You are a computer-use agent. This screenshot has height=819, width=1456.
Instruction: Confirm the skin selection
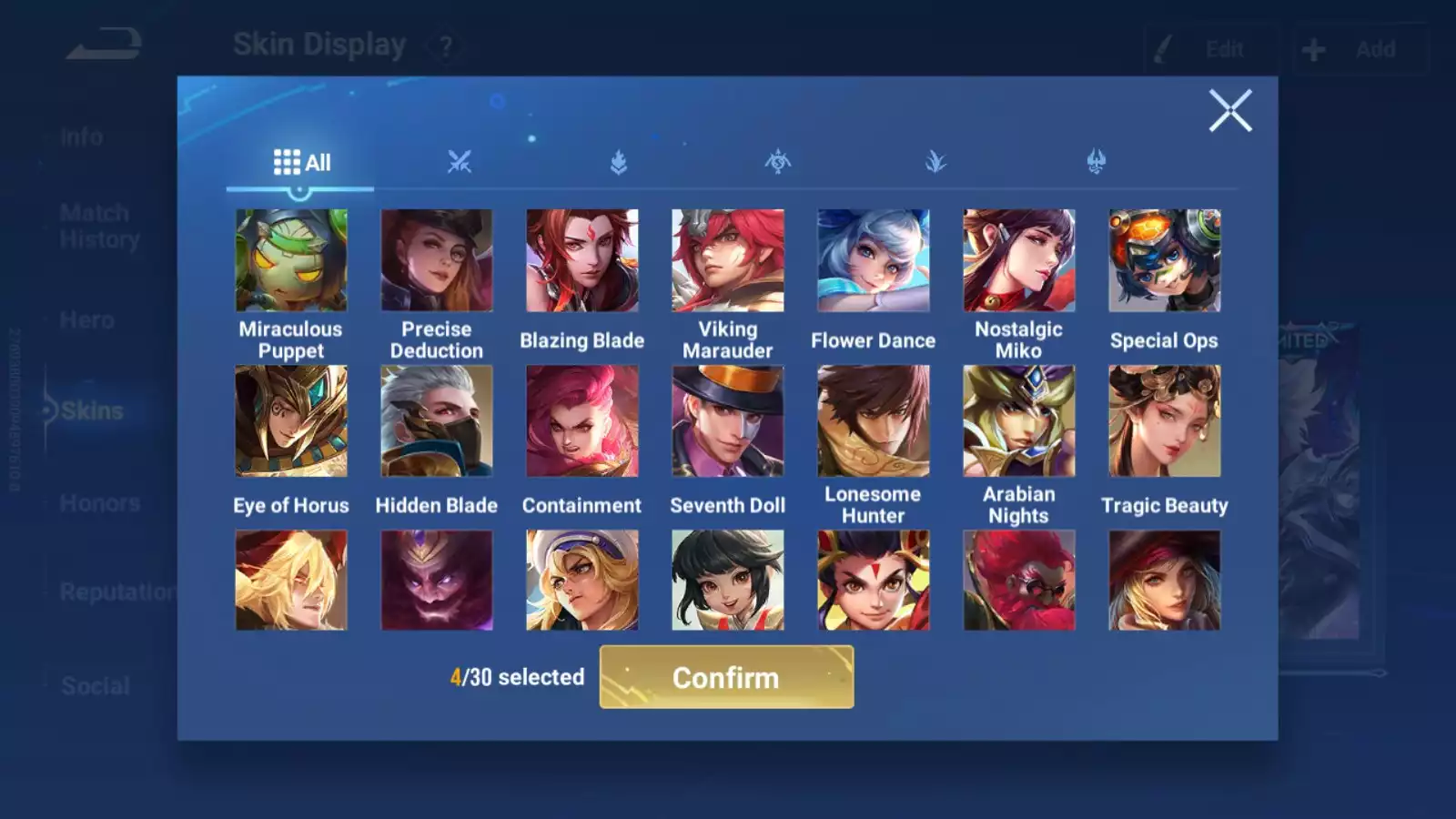tap(726, 677)
